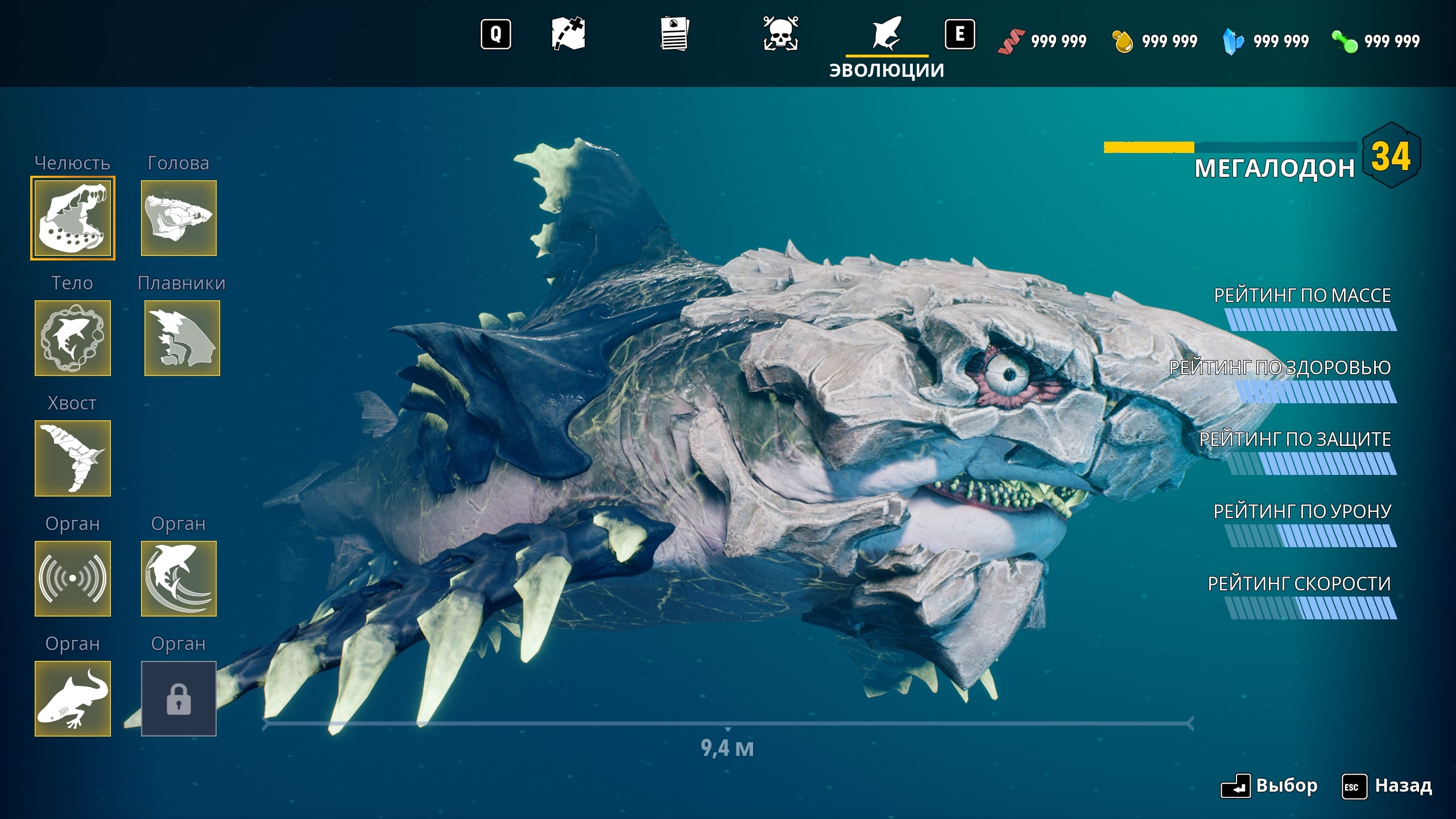Select the Челюсть jaw evolution slot
The image size is (1456, 819).
click(73, 218)
